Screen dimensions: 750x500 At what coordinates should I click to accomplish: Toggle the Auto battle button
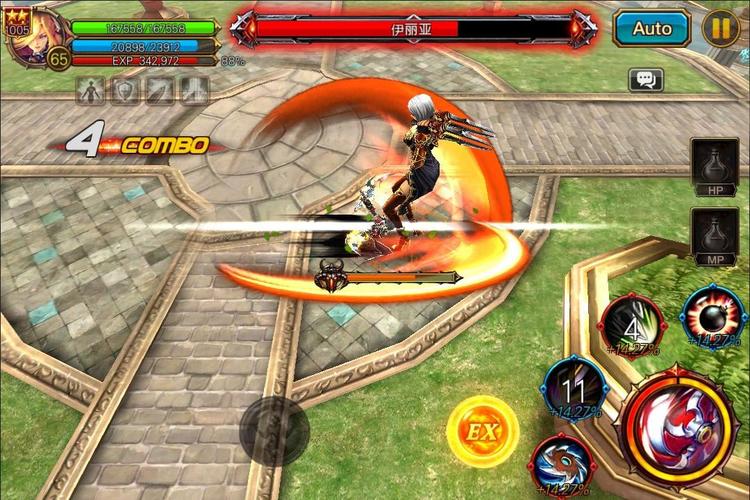(x=651, y=28)
